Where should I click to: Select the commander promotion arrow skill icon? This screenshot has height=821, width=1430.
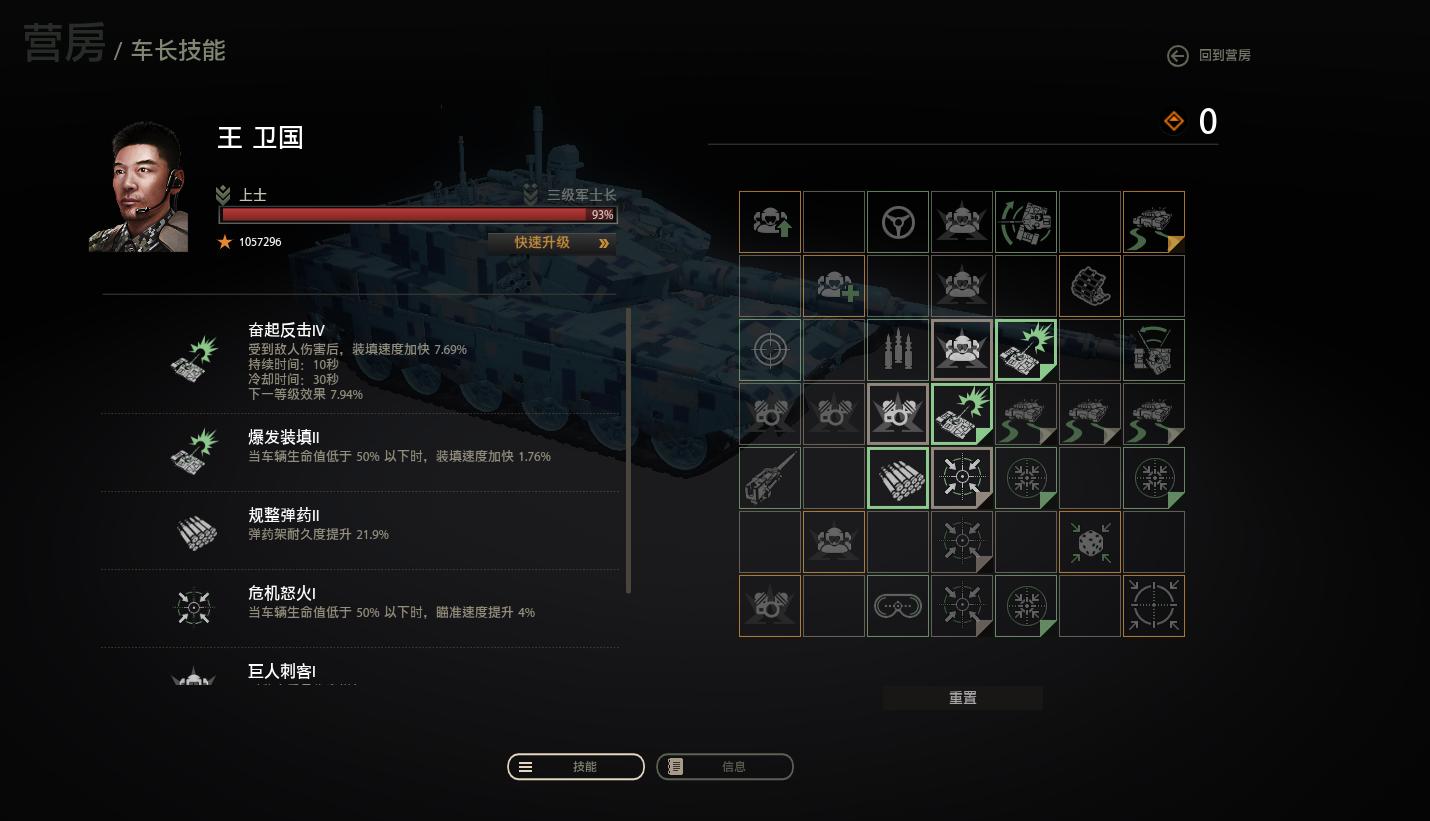tap(769, 221)
